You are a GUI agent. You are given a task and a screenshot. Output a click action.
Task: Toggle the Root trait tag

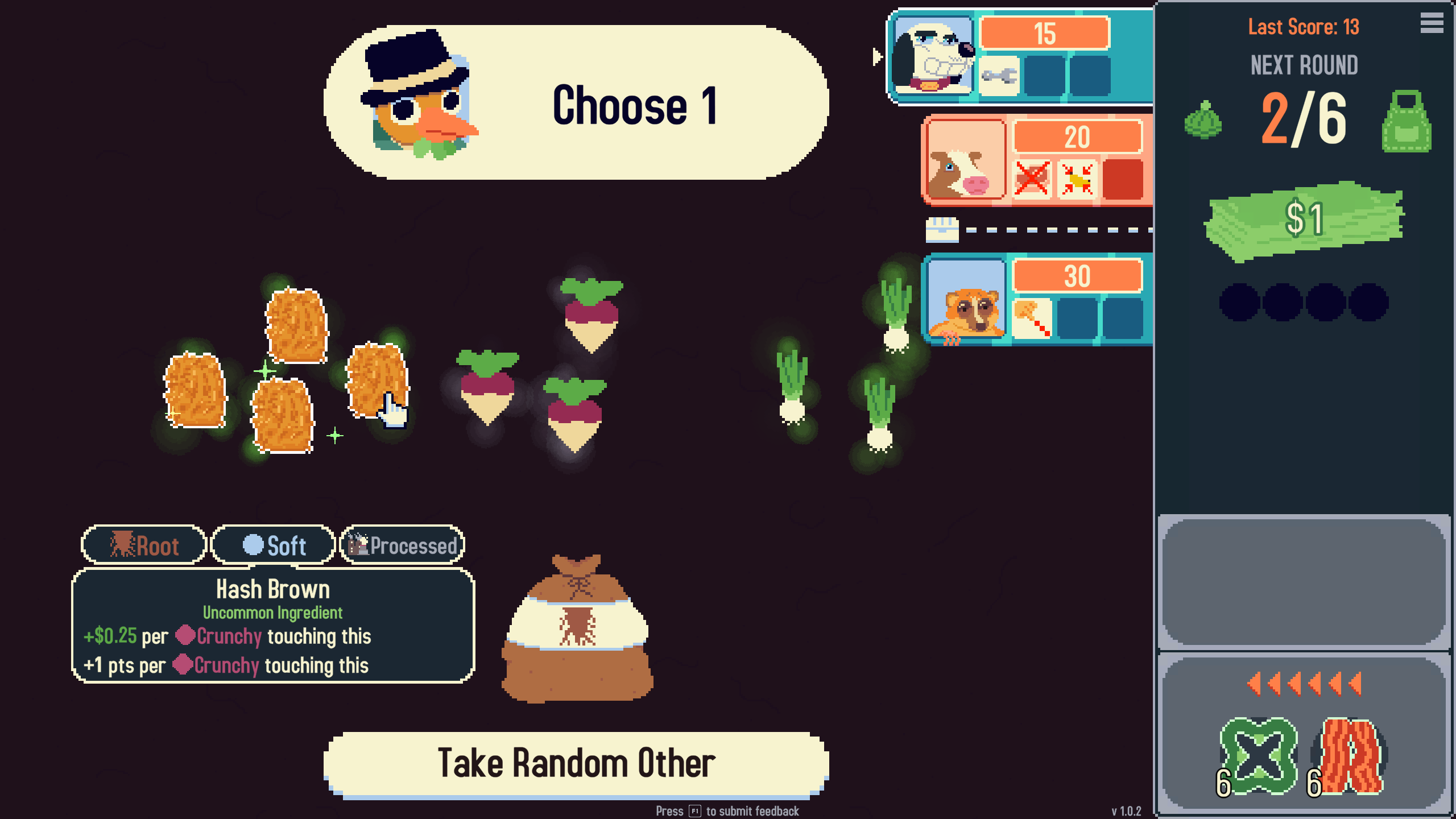[143, 545]
